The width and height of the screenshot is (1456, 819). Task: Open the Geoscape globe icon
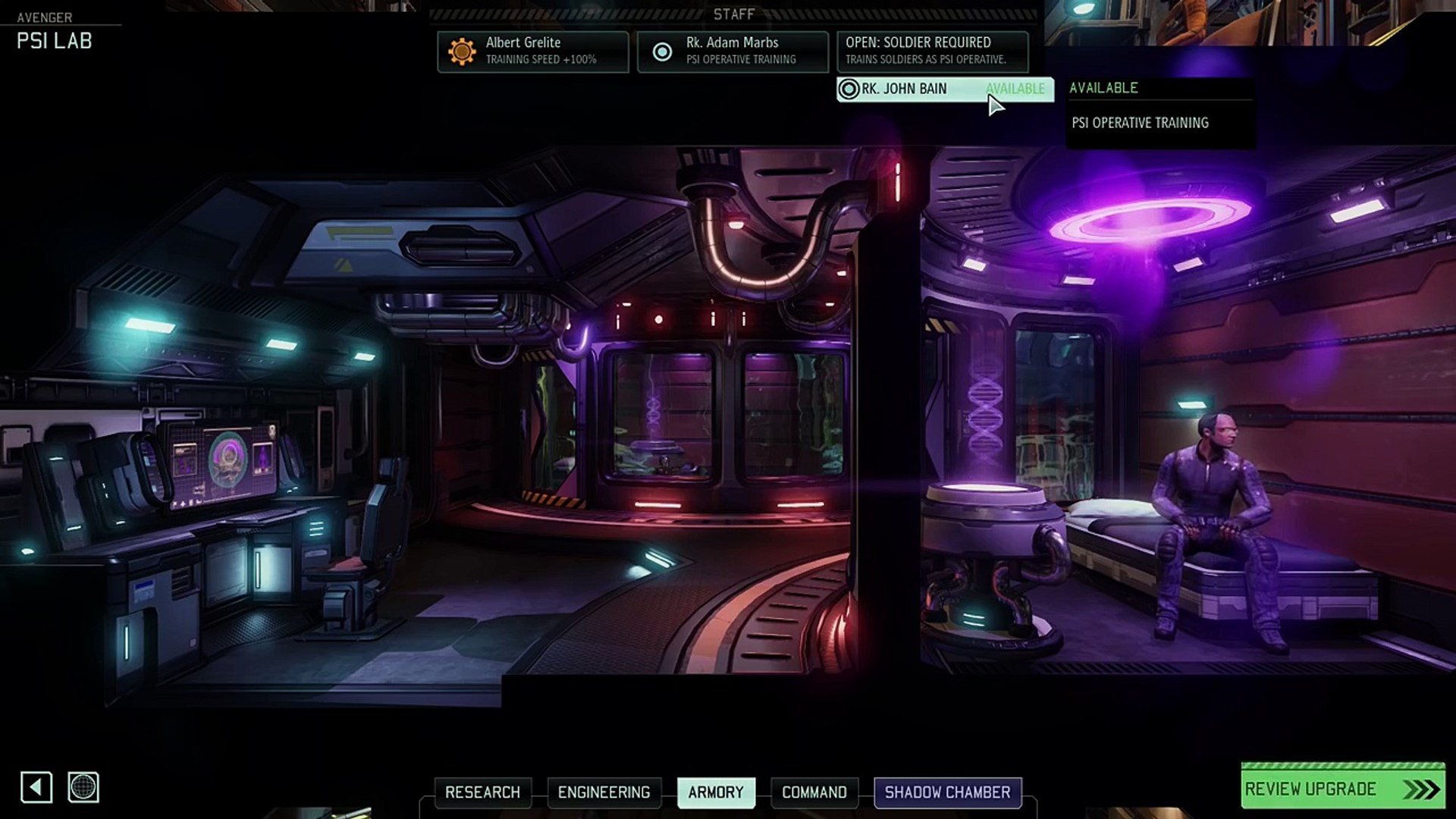[x=83, y=787]
